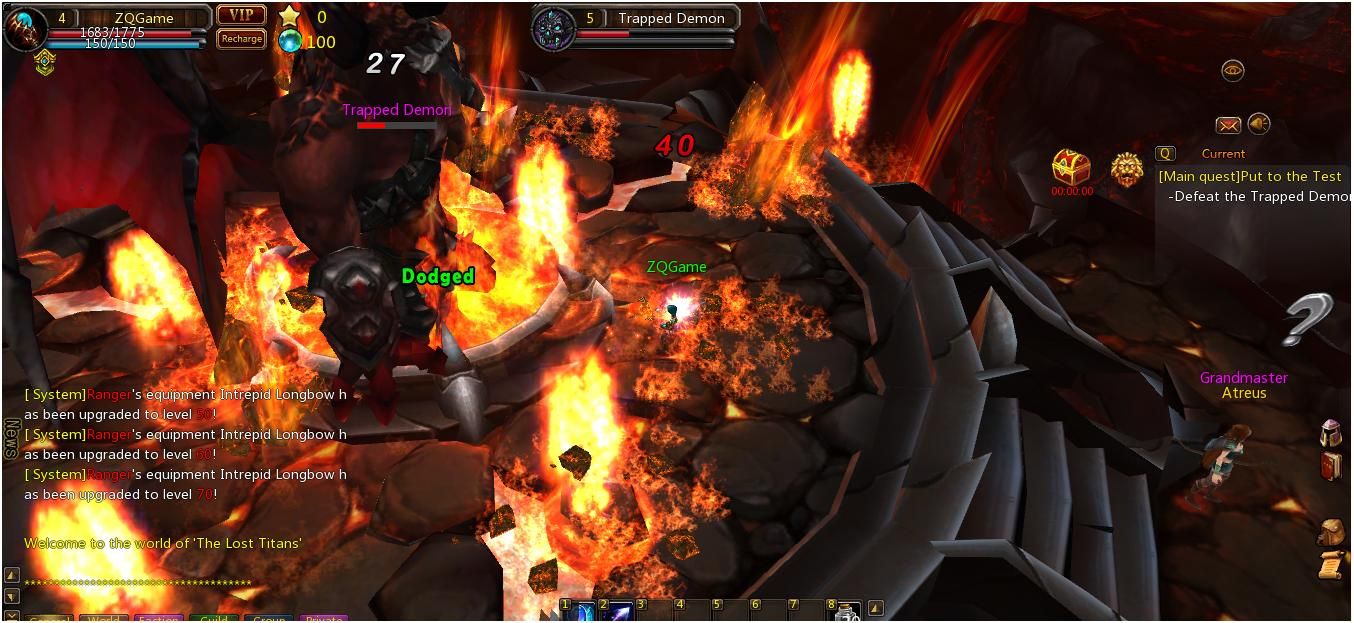Toggle the eye visibility icon
This screenshot has height=623, width=1354.
pos(1233,70)
